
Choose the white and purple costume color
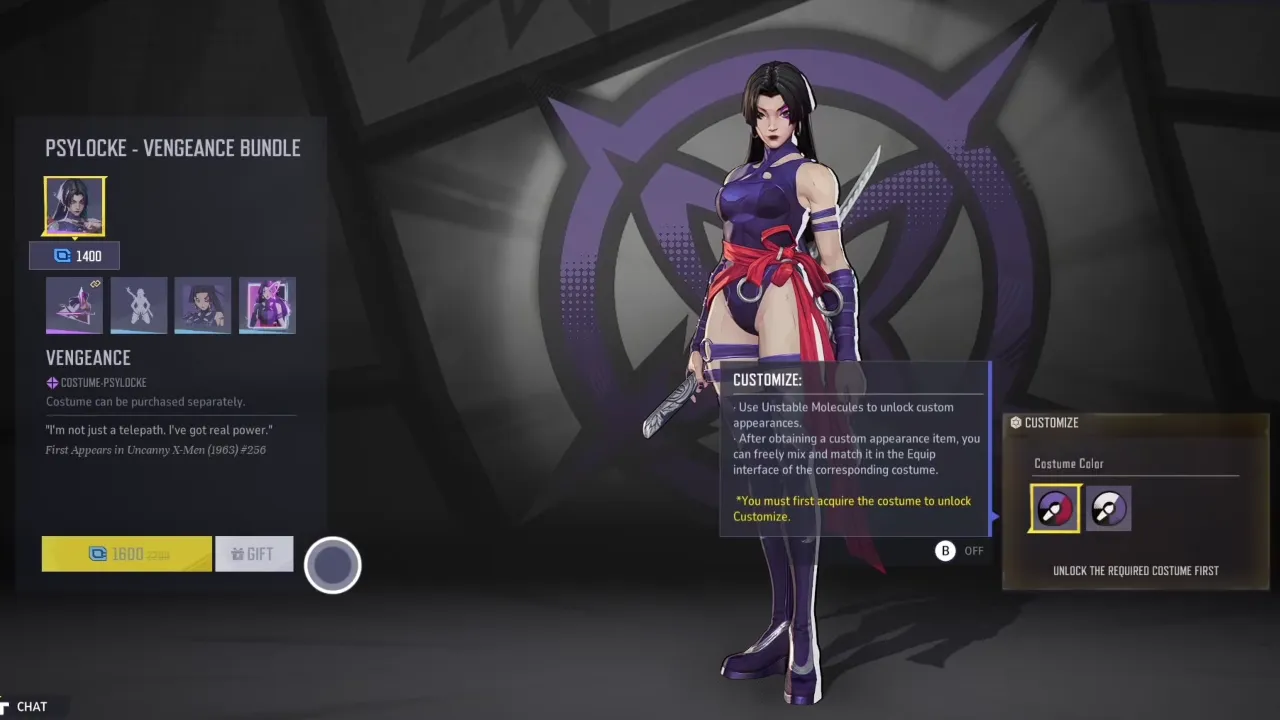pyautogui.click(x=1108, y=509)
